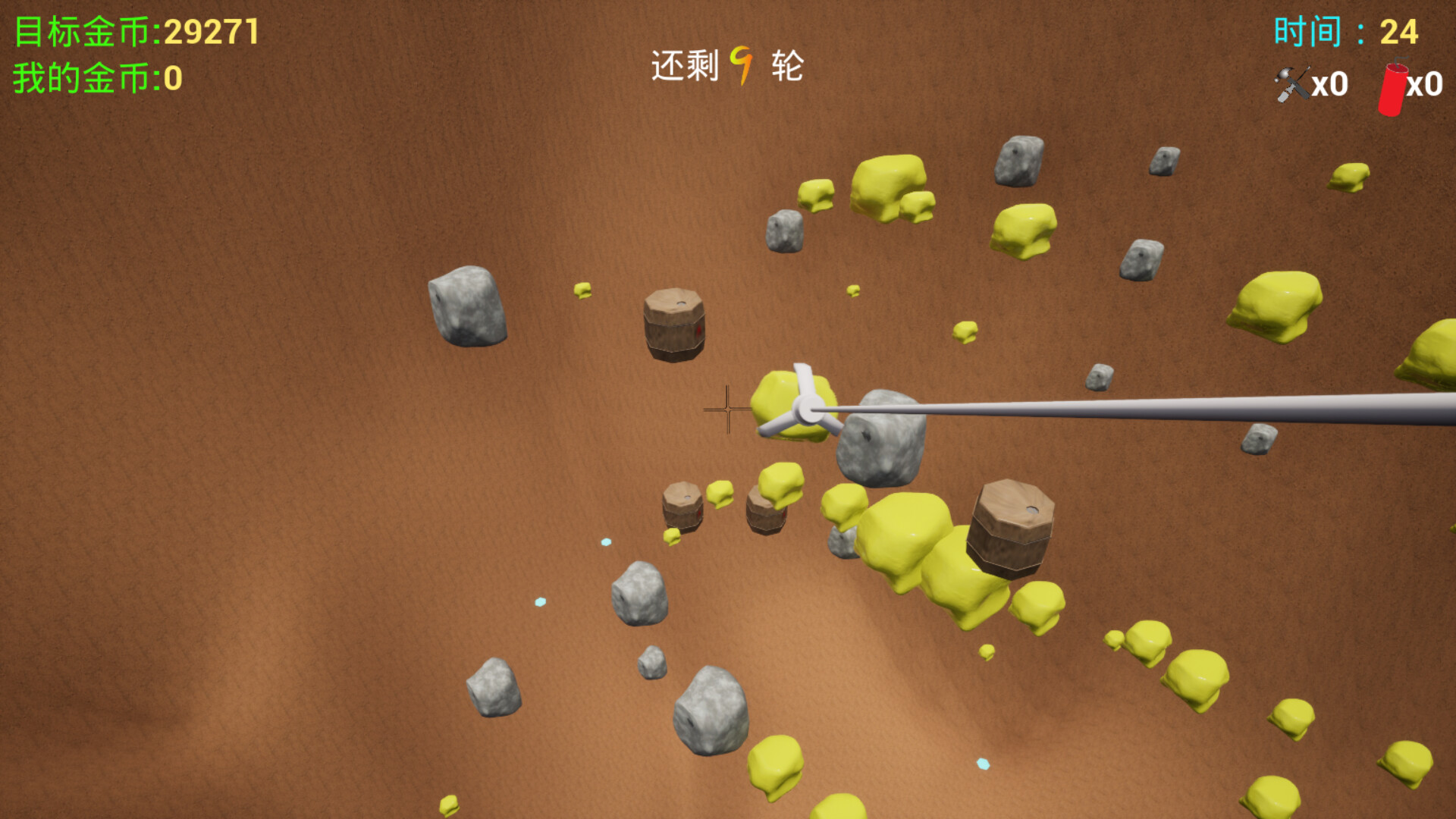Click the gray rock at bottom center
Image resolution: width=1456 pixels, height=819 pixels.
711,709
